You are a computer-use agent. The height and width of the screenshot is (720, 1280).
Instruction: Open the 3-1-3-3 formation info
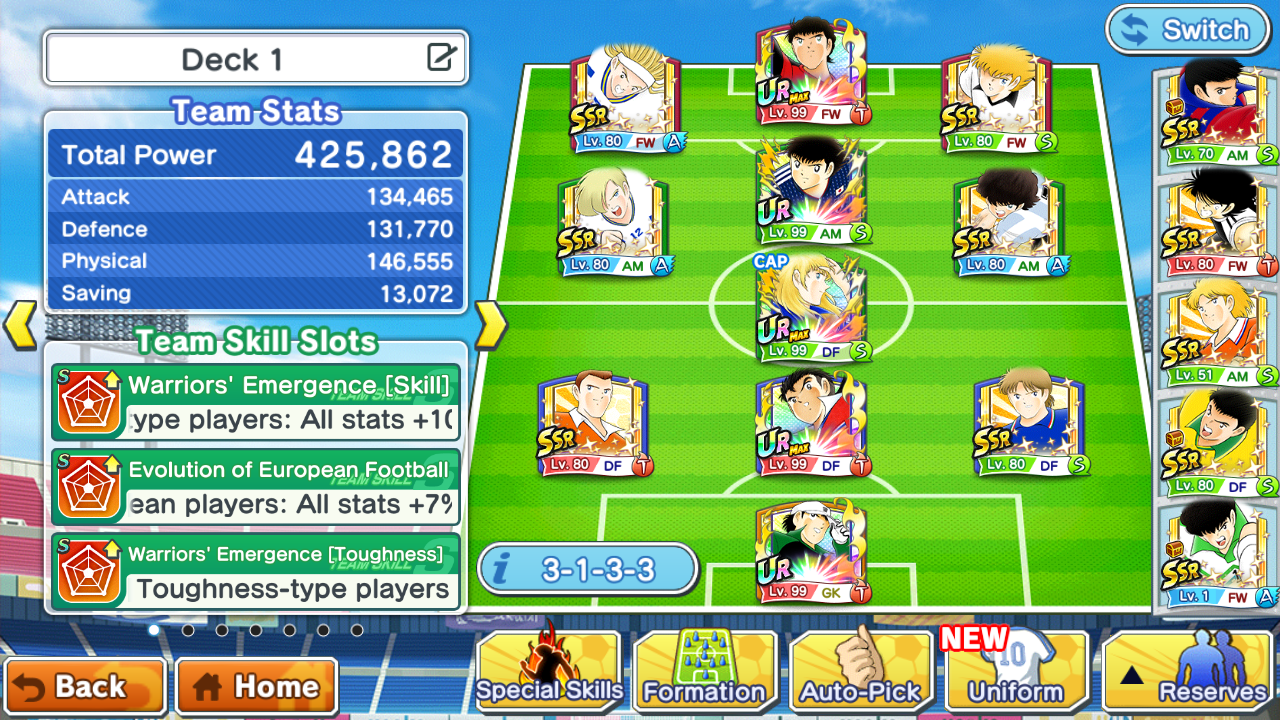pos(587,570)
